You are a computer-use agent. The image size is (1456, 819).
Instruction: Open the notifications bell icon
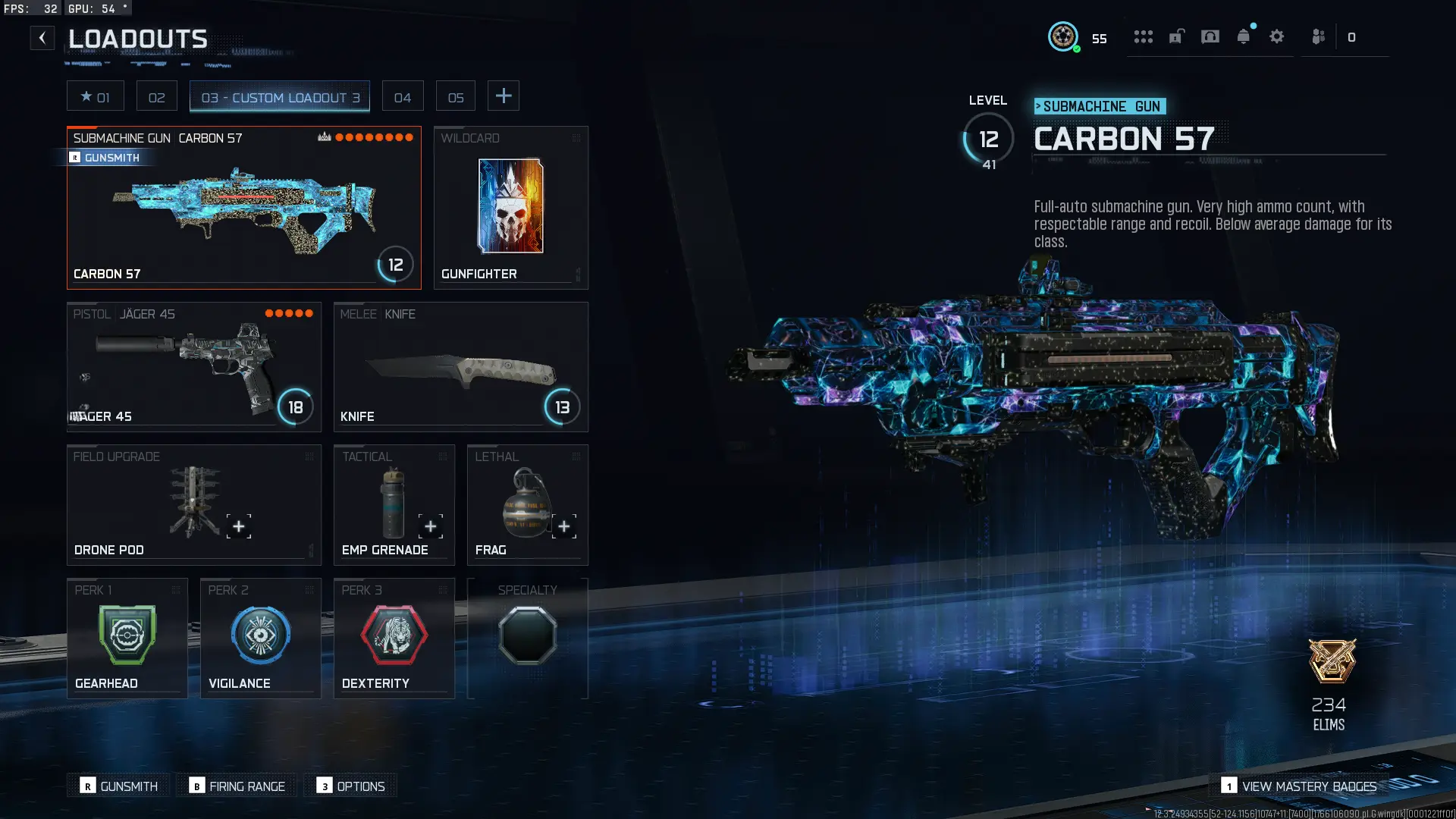click(x=1244, y=36)
